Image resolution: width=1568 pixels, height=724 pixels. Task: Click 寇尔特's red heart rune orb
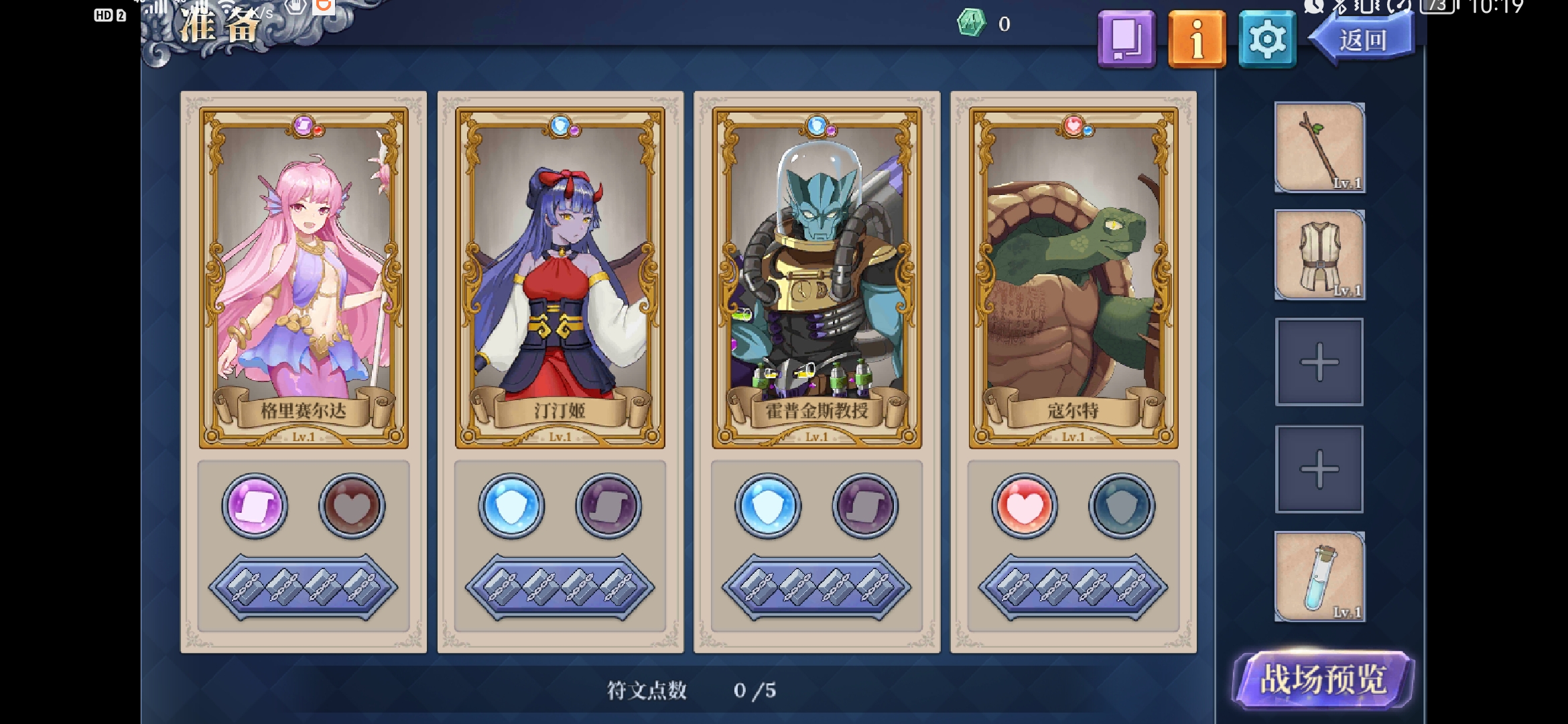[x=1025, y=506]
